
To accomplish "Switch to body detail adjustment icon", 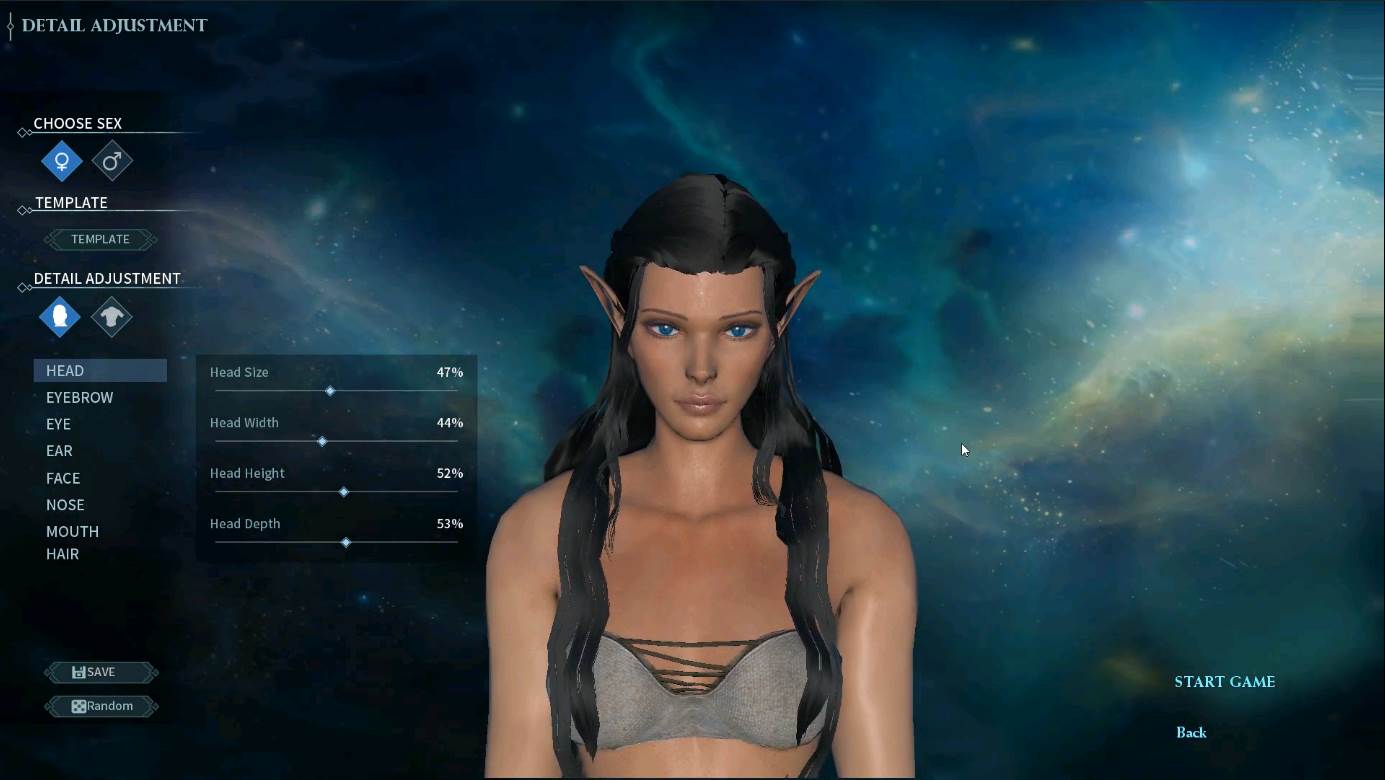I will 111,317.
